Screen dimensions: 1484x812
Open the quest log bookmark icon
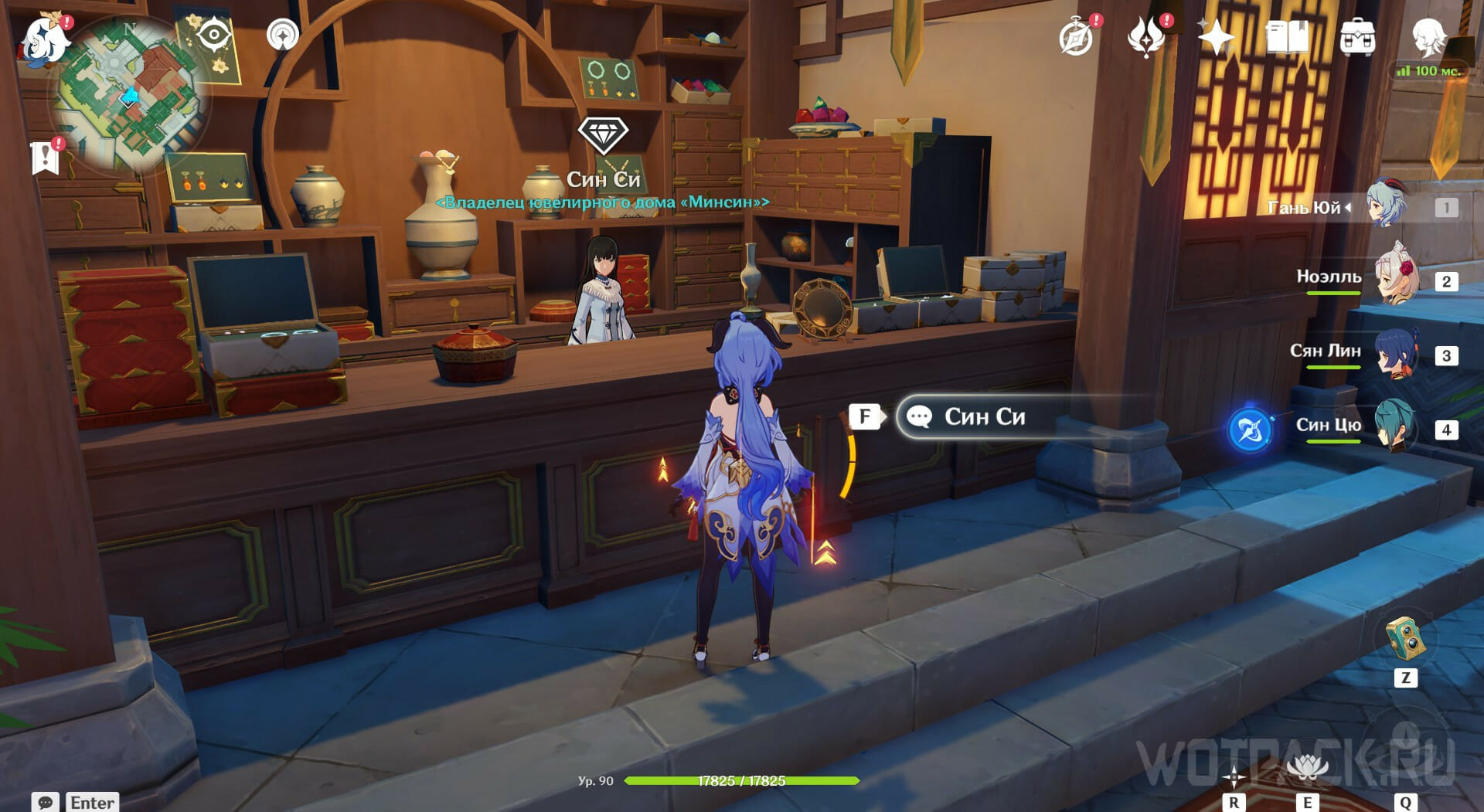point(45,158)
